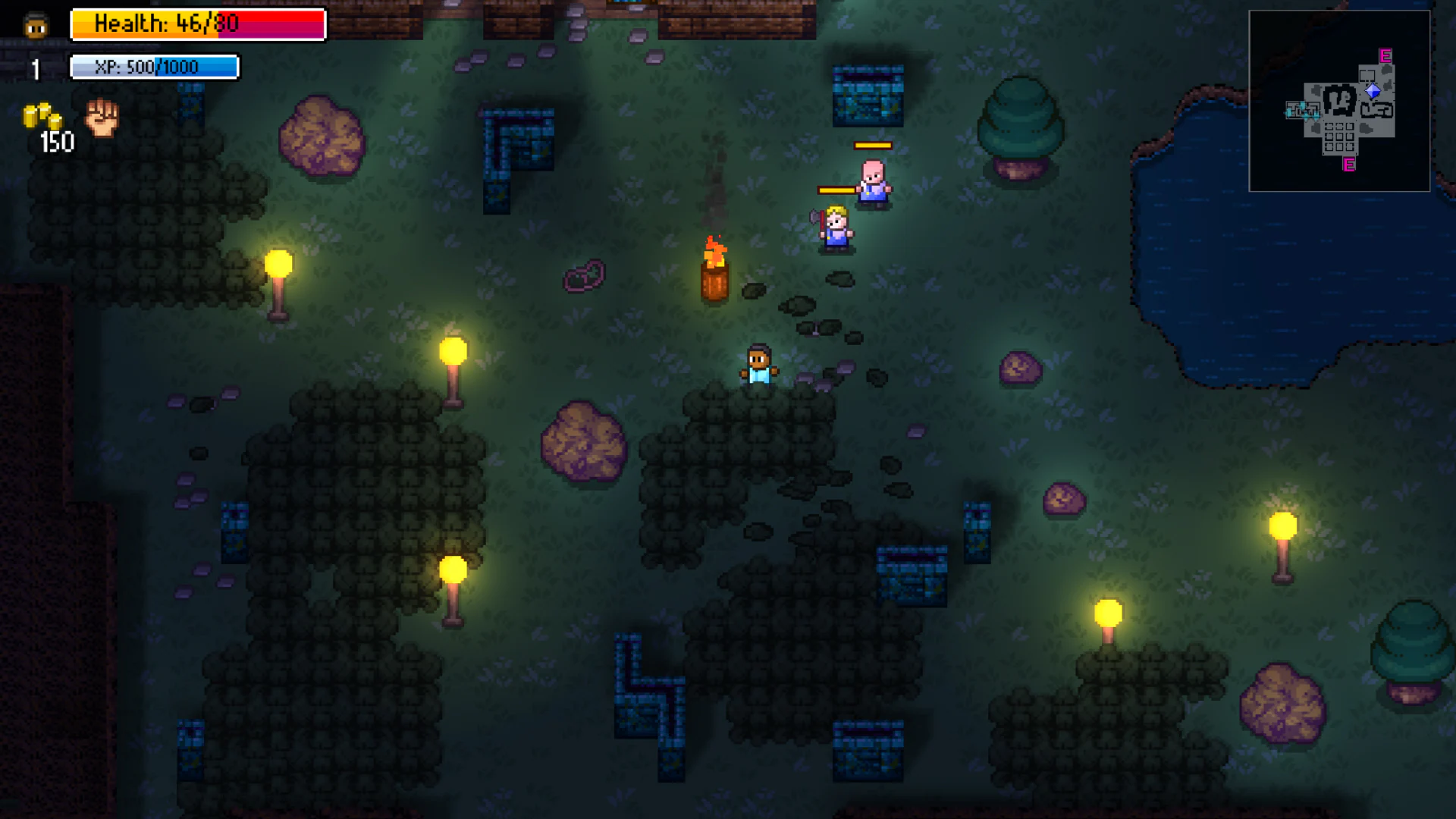Click the bottom pink E exit marker on minimap
Viewport: 1456px width, 819px height.
tap(1348, 163)
